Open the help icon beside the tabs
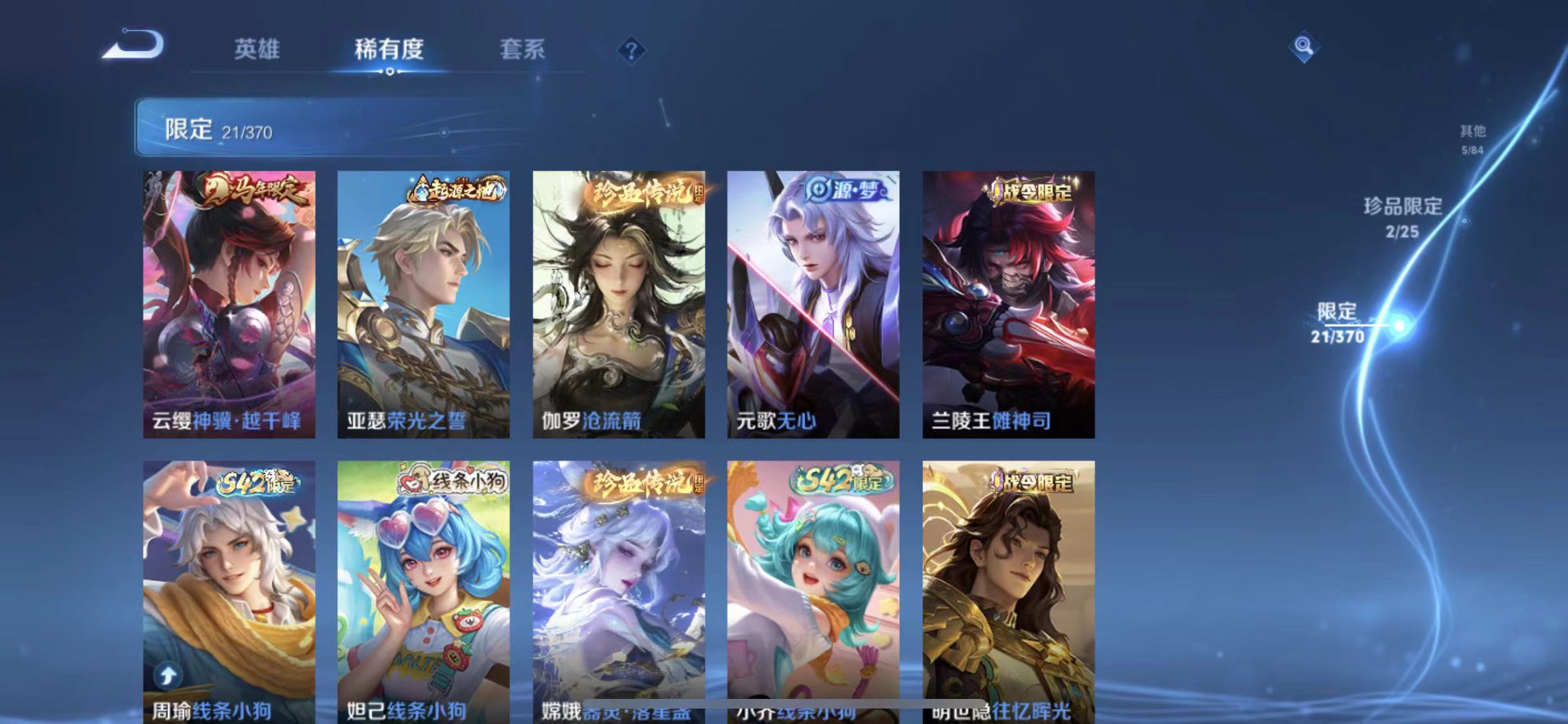The height and width of the screenshot is (724, 1568). (633, 50)
